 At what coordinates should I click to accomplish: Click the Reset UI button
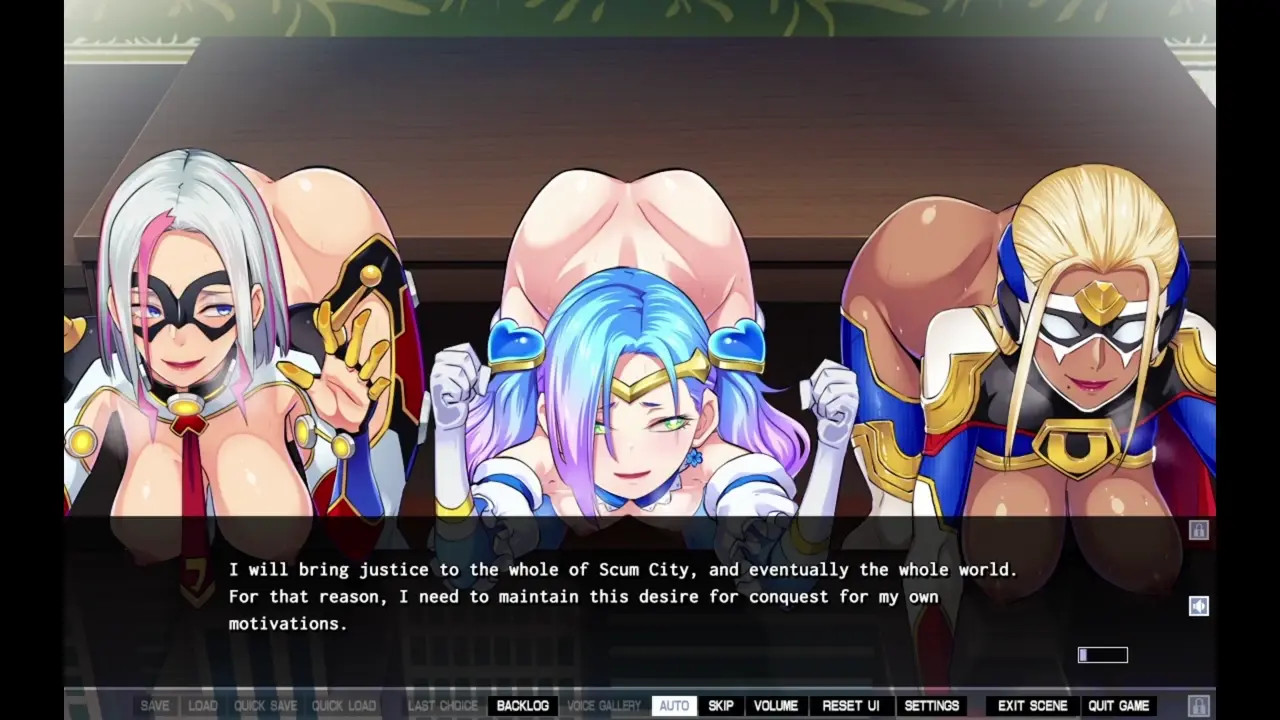pos(851,706)
